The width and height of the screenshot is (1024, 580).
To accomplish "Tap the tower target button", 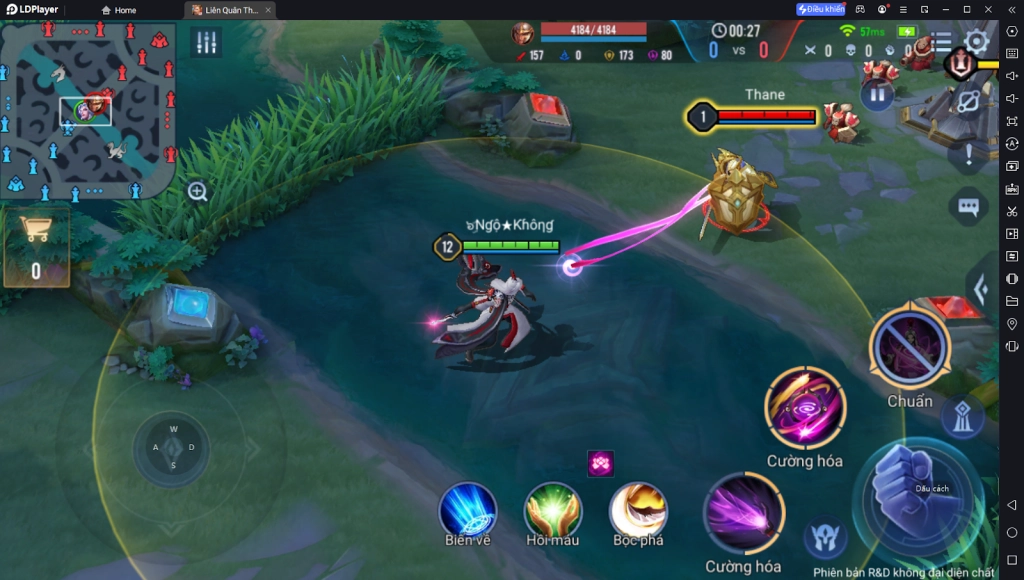I will 962,418.
